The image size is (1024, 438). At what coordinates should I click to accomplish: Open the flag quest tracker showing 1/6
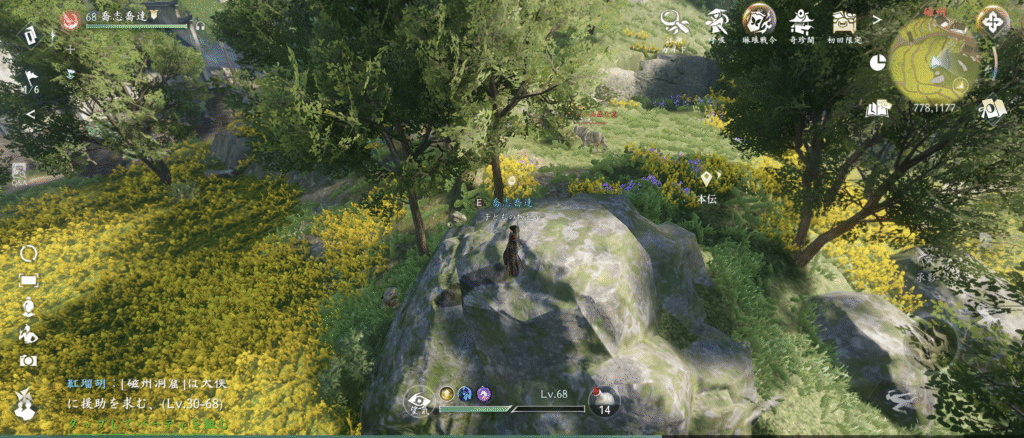[x=31, y=78]
